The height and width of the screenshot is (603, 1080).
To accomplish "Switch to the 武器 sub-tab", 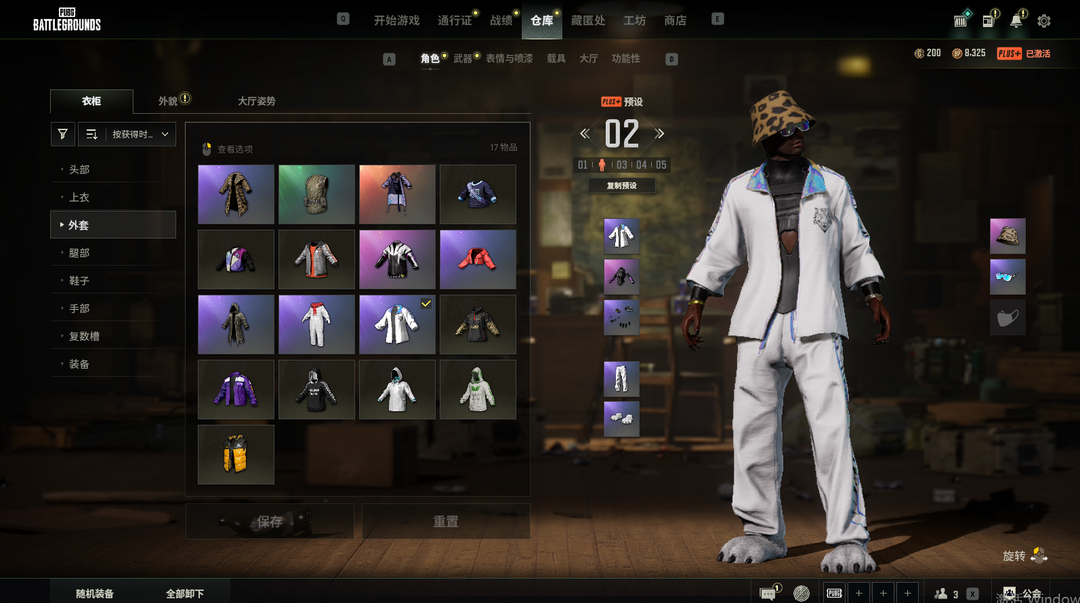I will coord(463,59).
